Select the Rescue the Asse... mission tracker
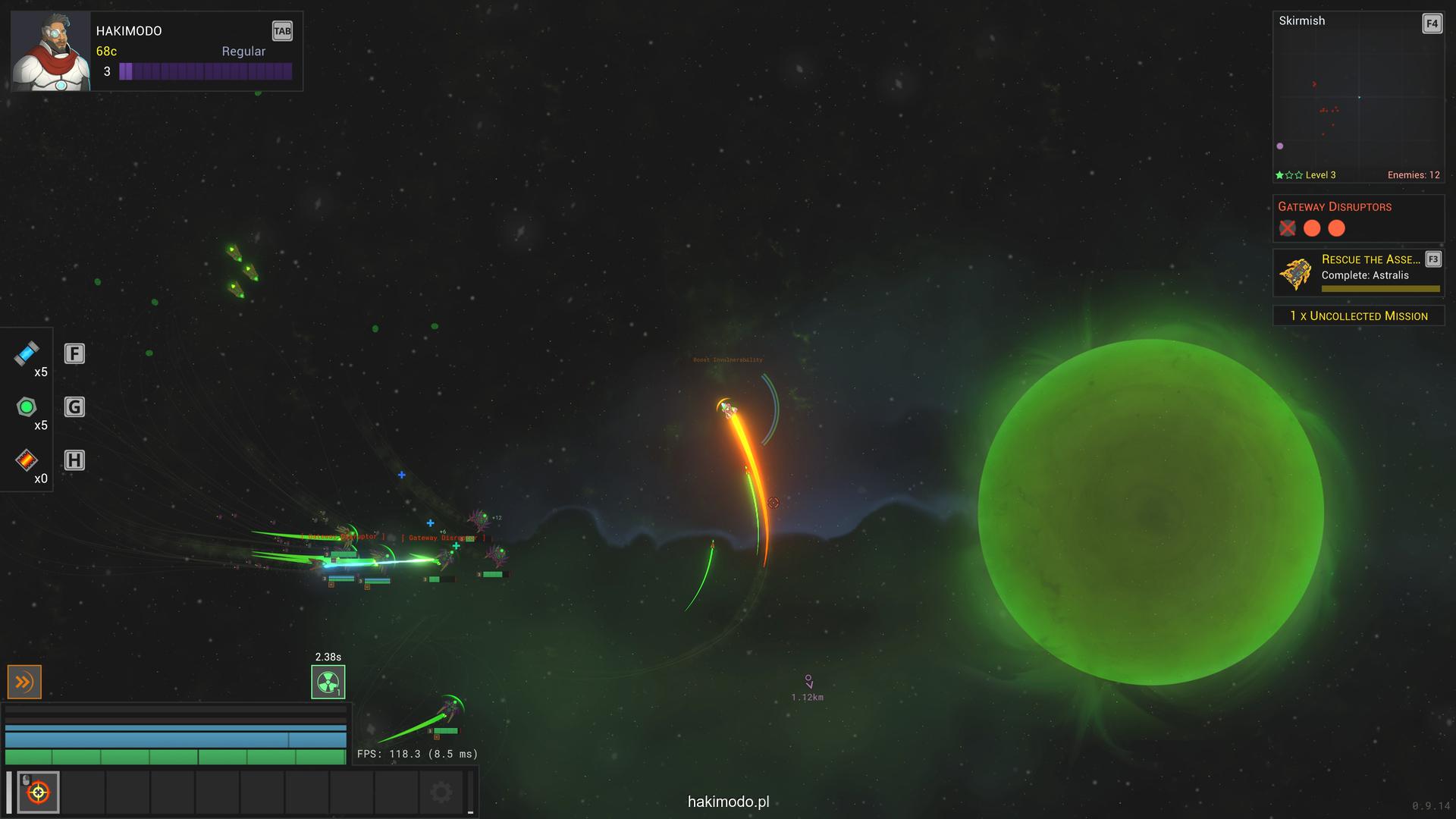1456x819 pixels. pos(1357,273)
